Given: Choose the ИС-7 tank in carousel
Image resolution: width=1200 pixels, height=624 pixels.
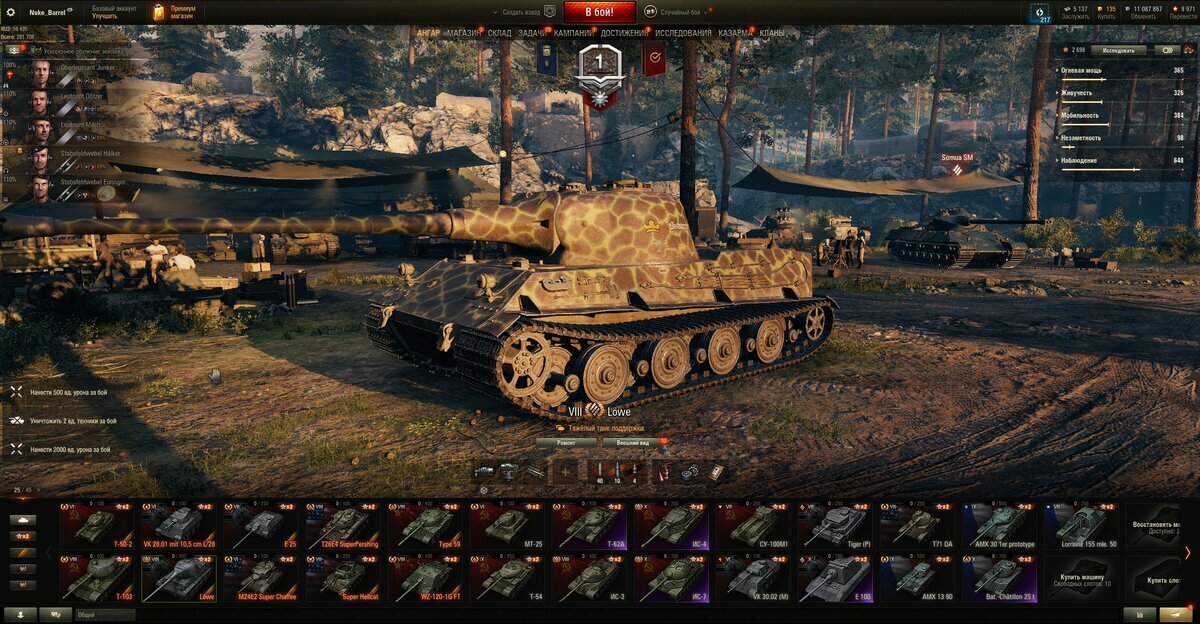Looking at the screenshot, I should coord(675,578).
